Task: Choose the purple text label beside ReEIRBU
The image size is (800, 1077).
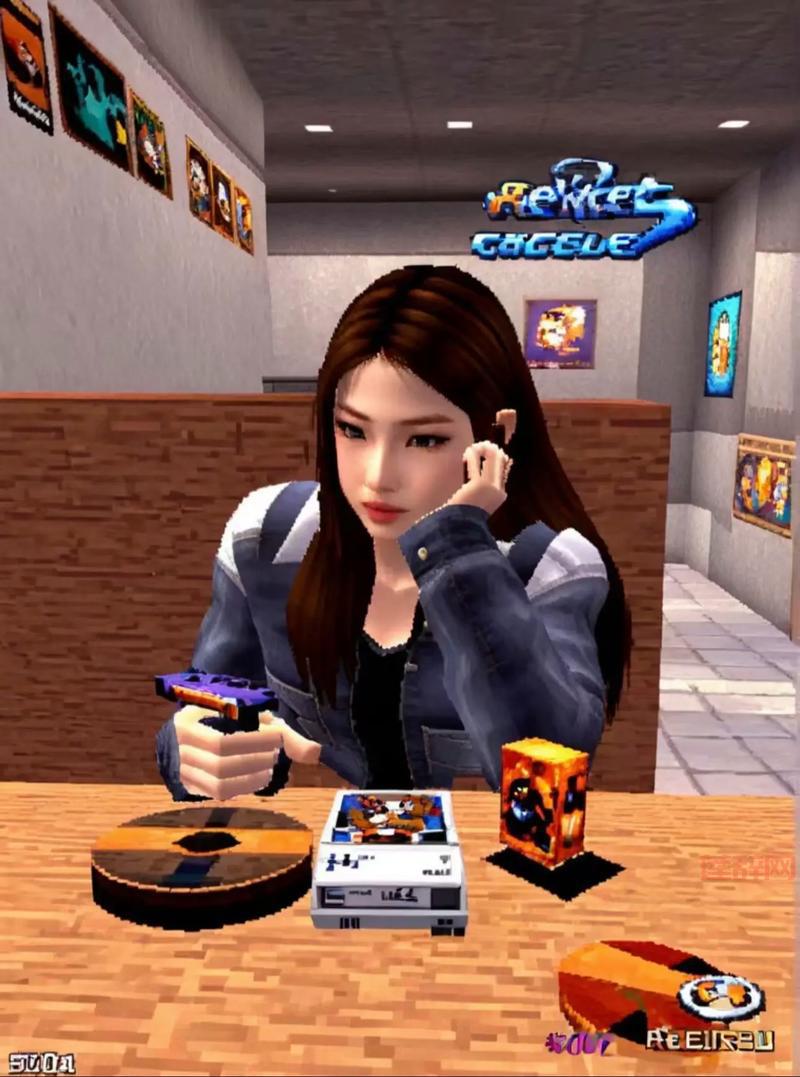Action: [x=577, y=1043]
